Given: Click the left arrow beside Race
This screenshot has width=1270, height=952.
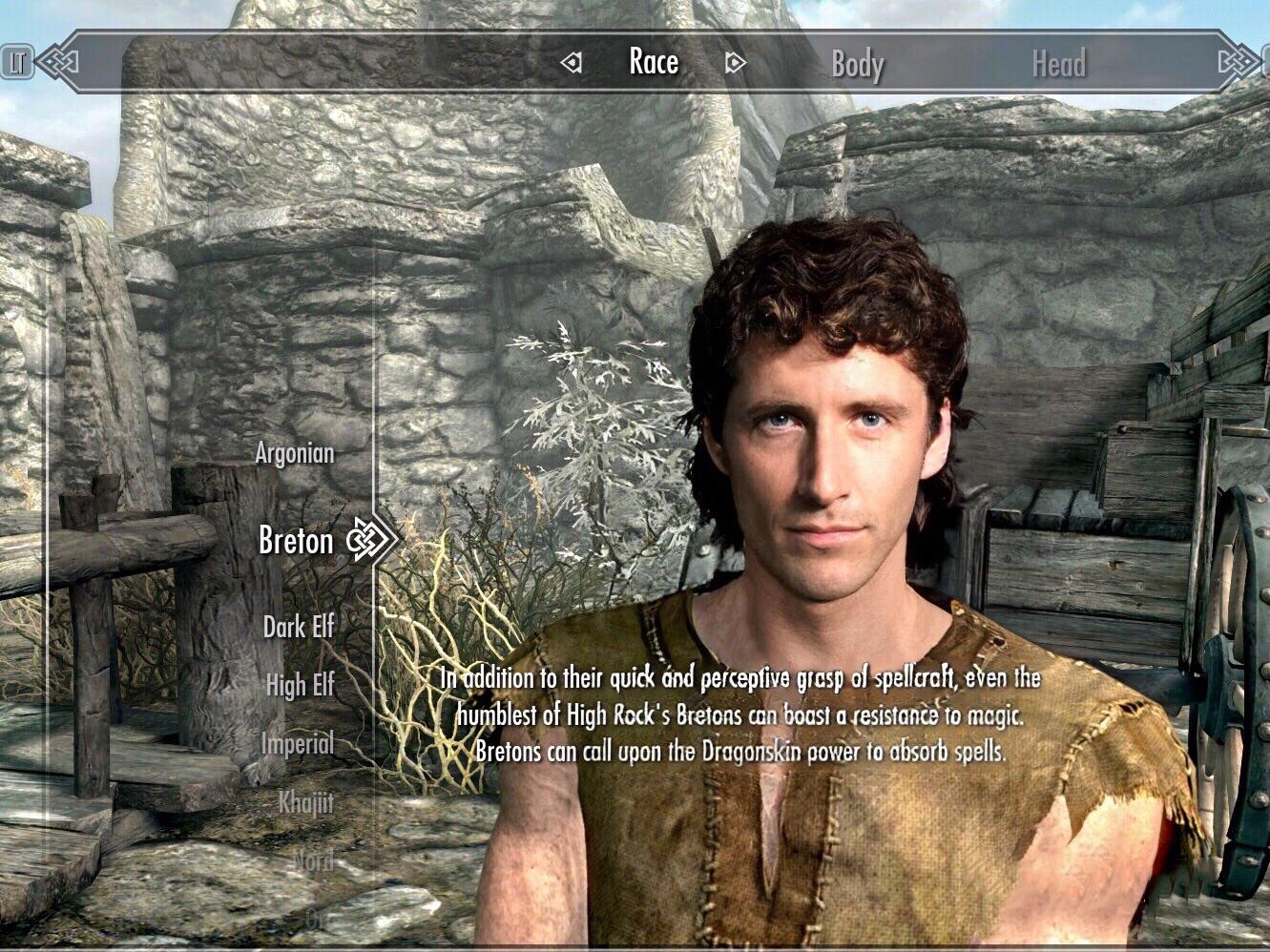Looking at the screenshot, I should (x=571, y=61).
